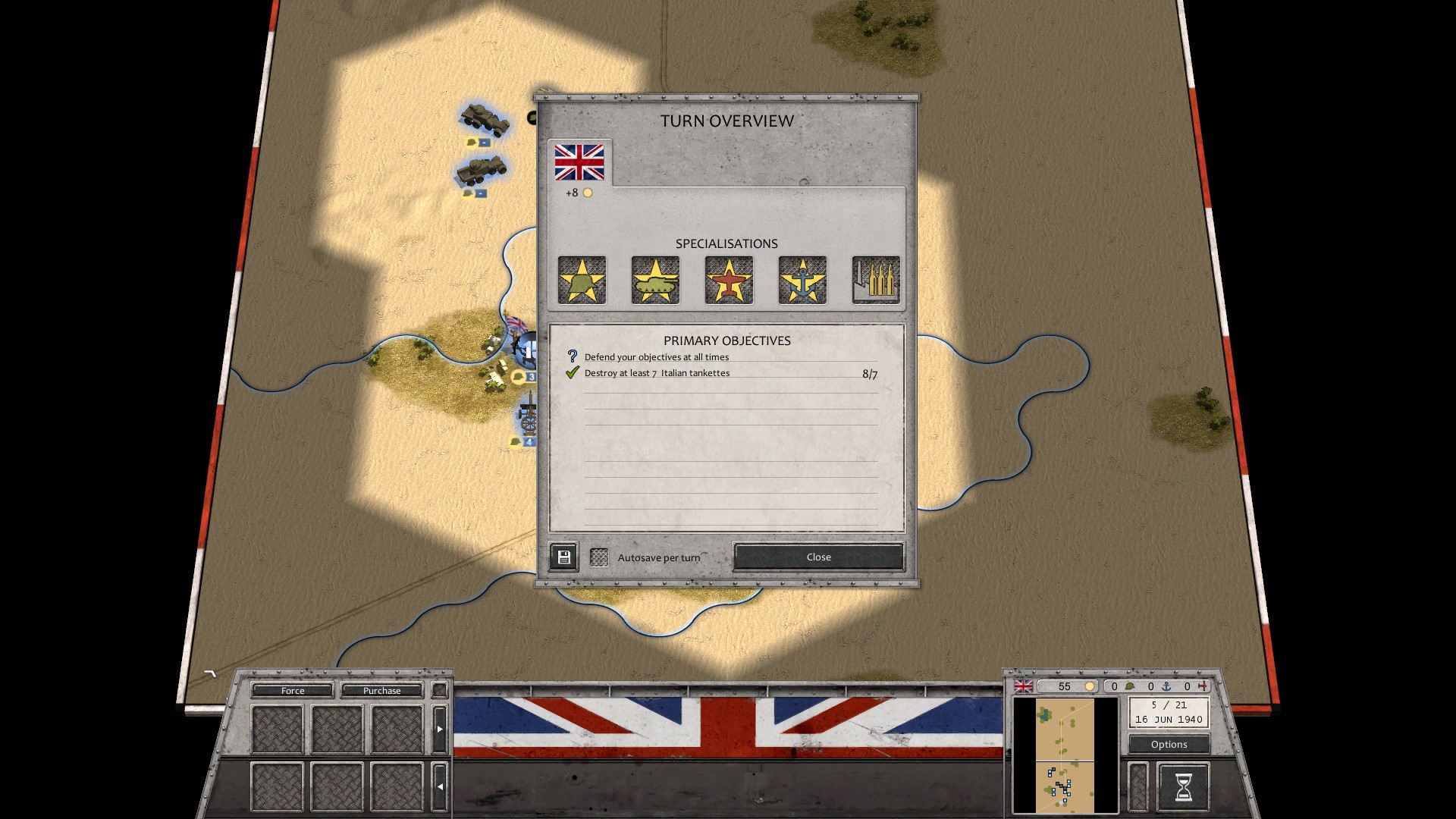This screenshot has height=819, width=1456.
Task: Click the minimap overview
Action: pyautogui.click(x=1065, y=755)
